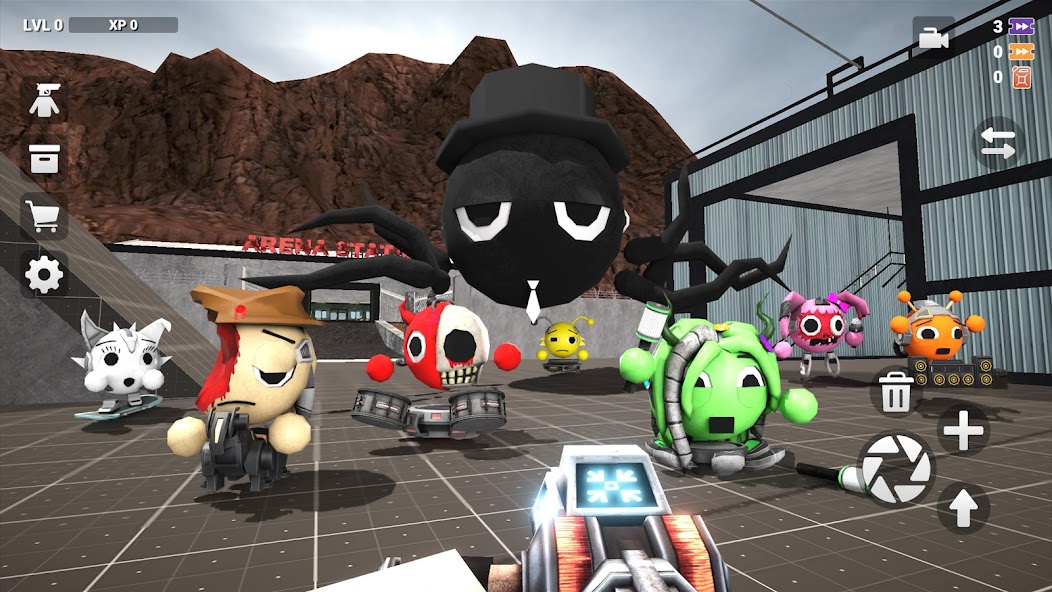Tap the swap arrows button
1052x592 pixels.
click(997, 141)
